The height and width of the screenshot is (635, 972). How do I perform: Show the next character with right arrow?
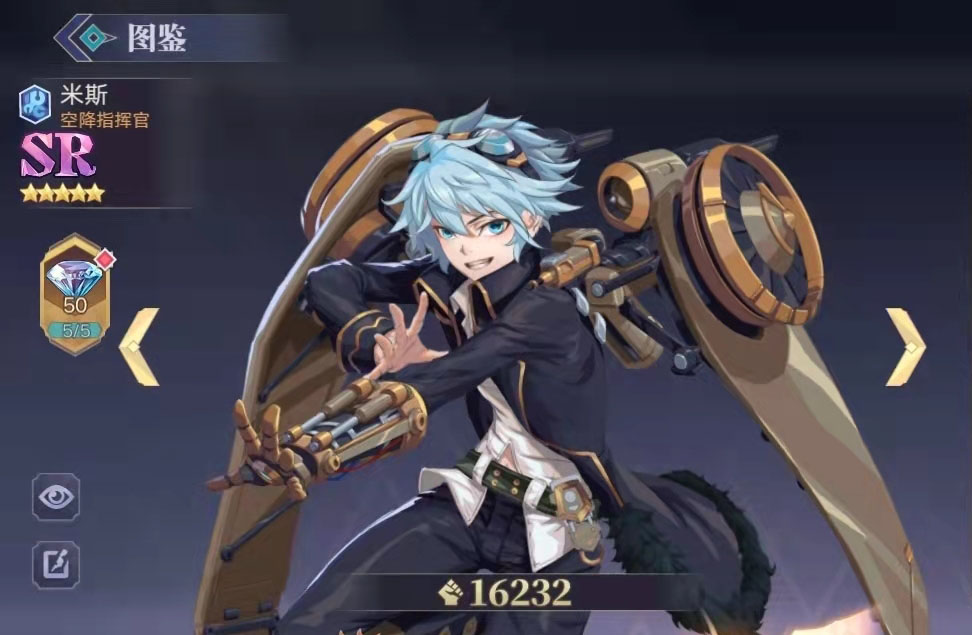tap(904, 346)
